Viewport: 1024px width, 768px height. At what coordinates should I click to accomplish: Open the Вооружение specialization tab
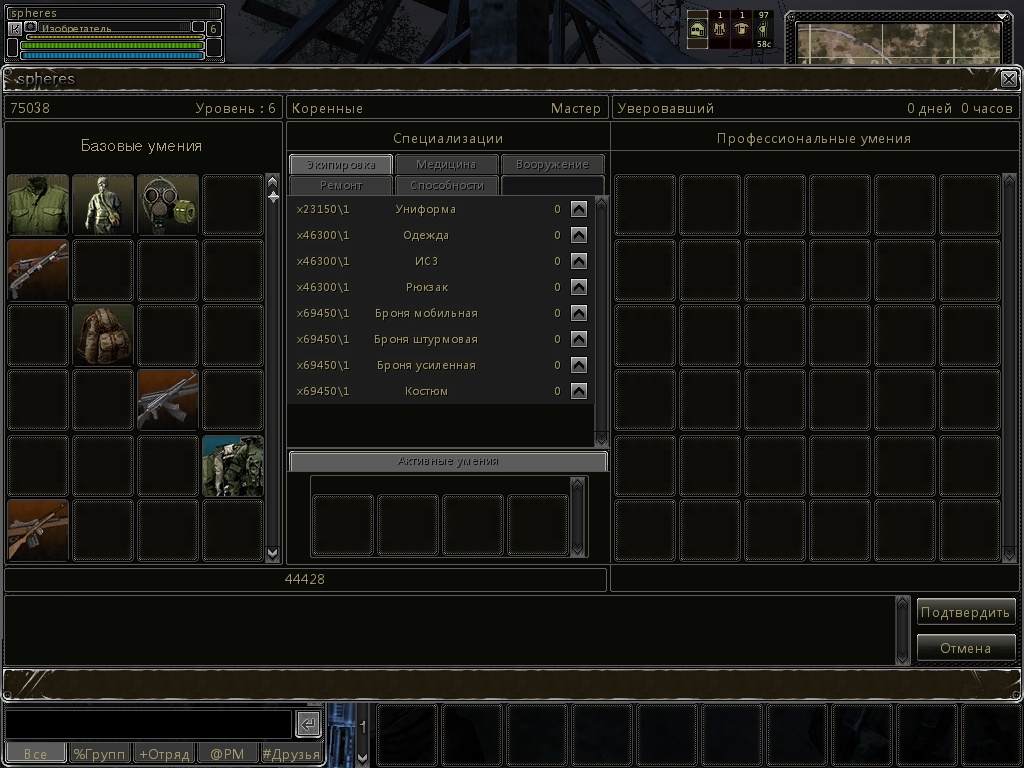(x=553, y=164)
